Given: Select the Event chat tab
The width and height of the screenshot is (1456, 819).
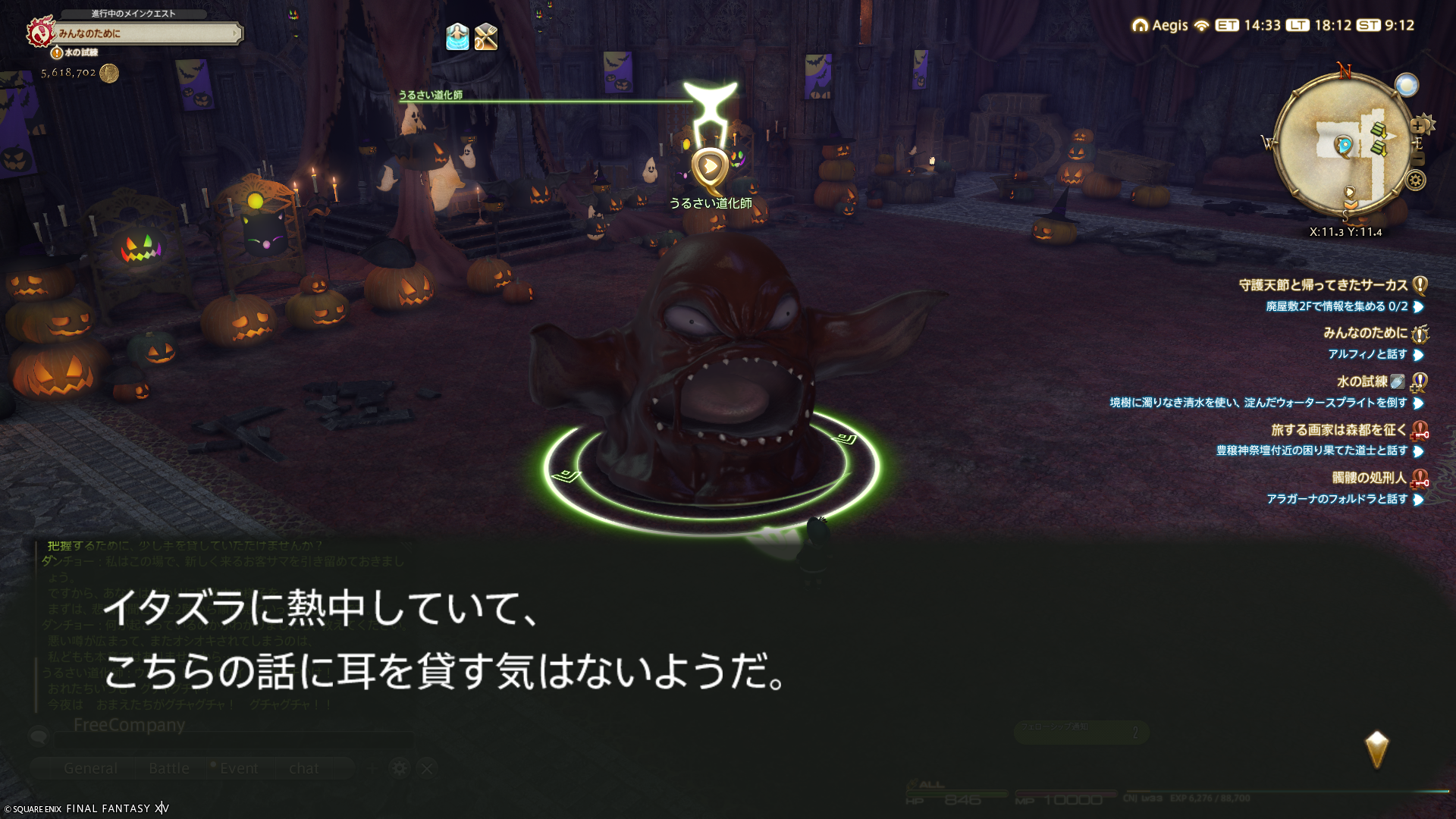Looking at the screenshot, I should tap(238, 768).
